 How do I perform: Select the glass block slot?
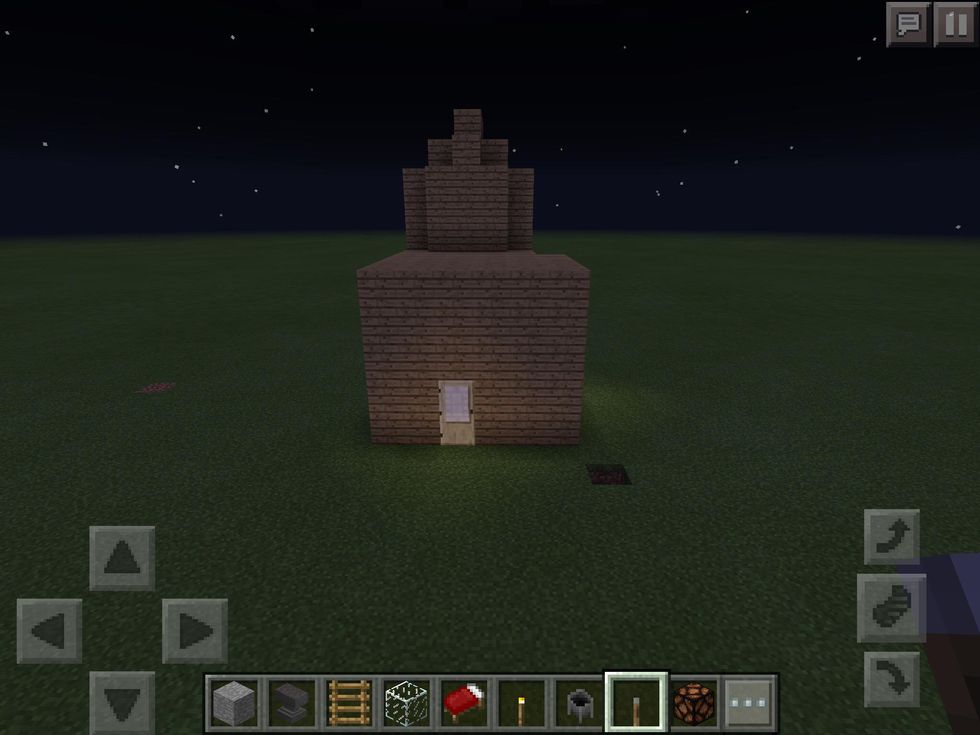click(407, 703)
